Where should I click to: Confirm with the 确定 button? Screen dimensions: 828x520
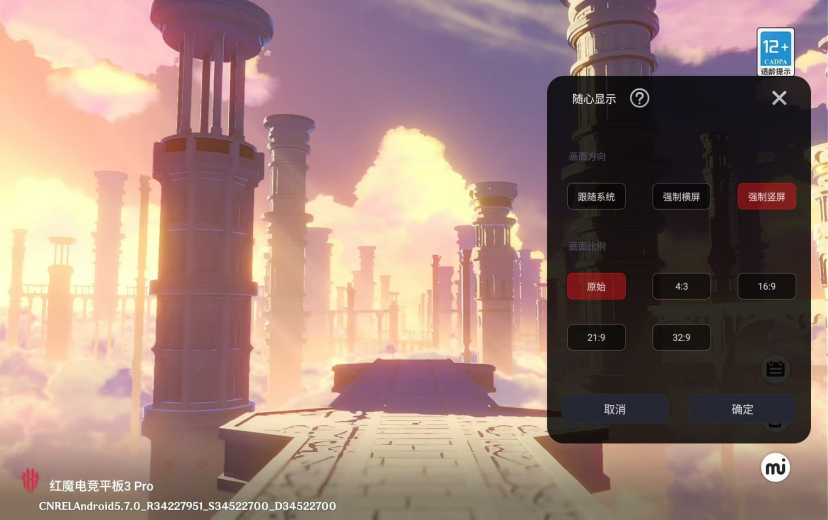[742, 409]
